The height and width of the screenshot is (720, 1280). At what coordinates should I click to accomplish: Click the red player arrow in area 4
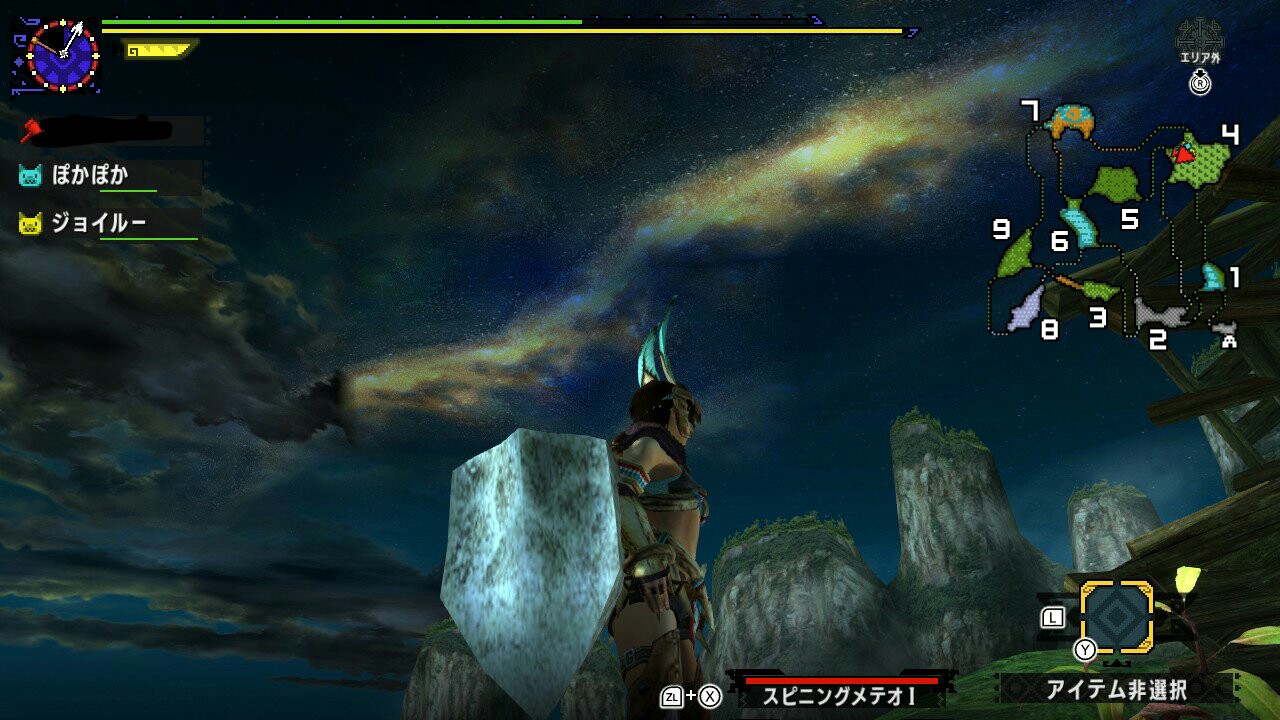click(x=1184, y=155)
